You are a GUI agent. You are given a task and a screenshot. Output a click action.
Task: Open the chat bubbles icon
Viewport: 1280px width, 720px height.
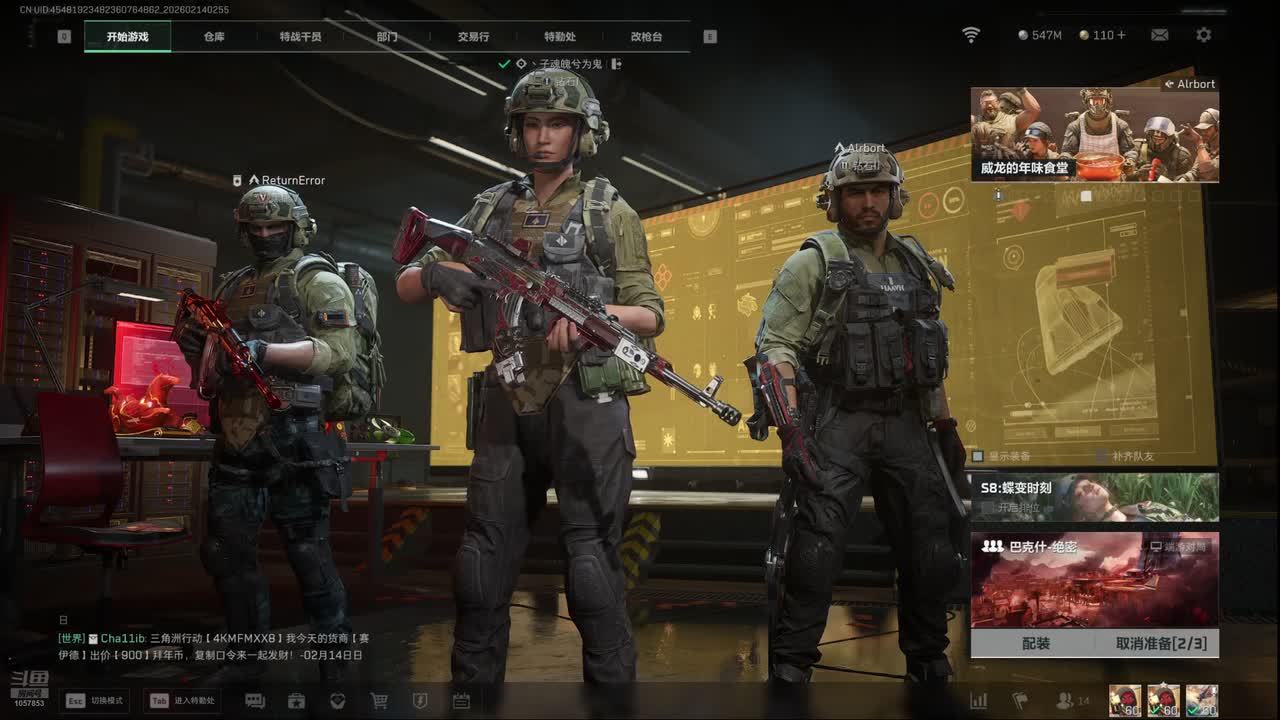coord(255,701)
